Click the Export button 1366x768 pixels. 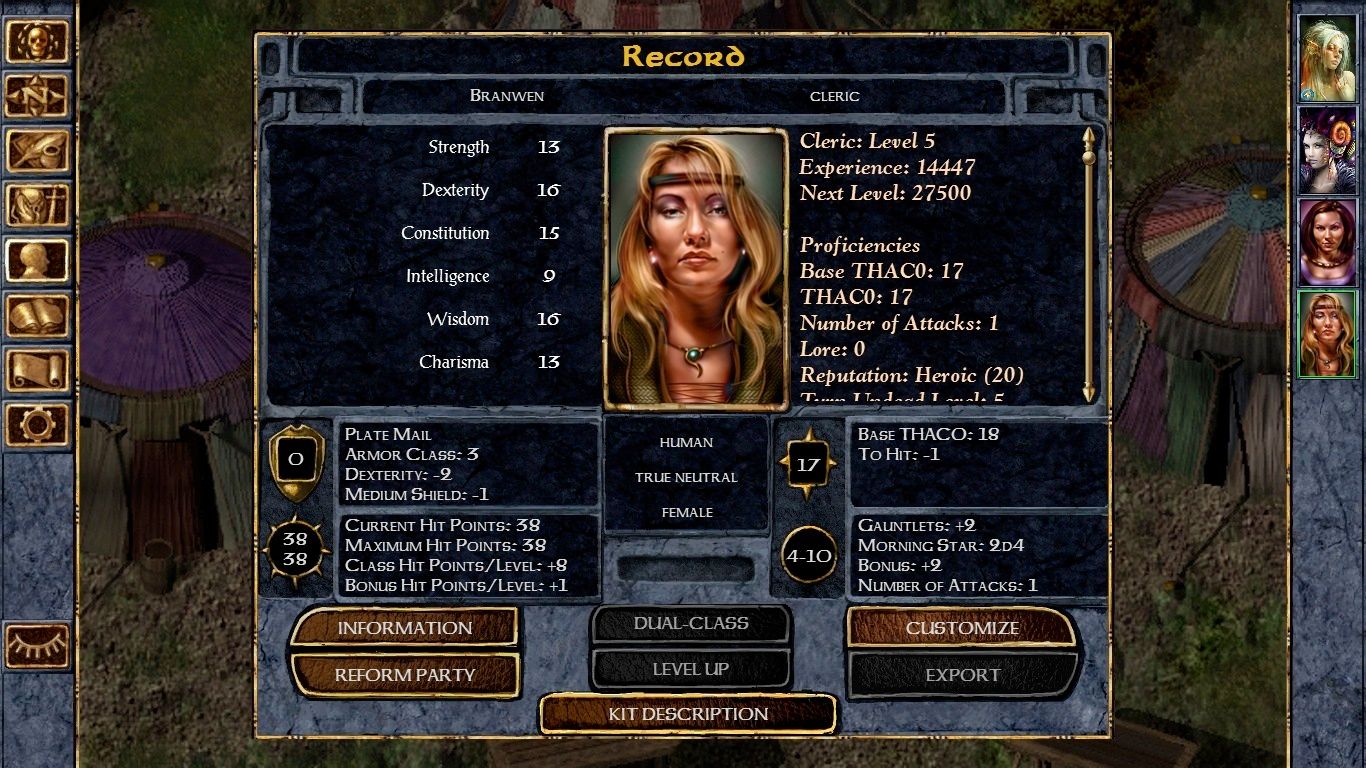961,675
